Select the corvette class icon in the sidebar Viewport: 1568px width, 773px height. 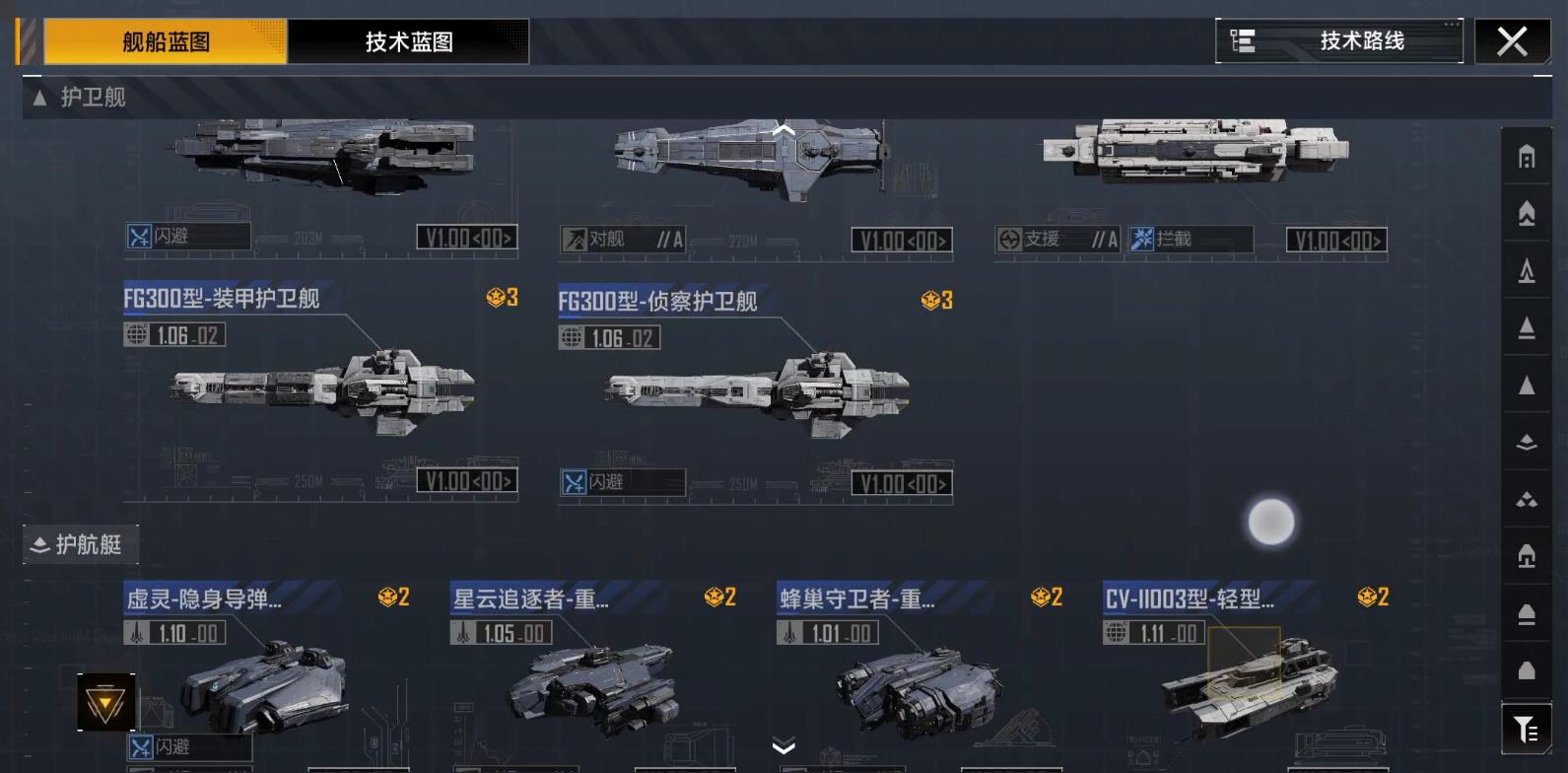click(1525, 441)
